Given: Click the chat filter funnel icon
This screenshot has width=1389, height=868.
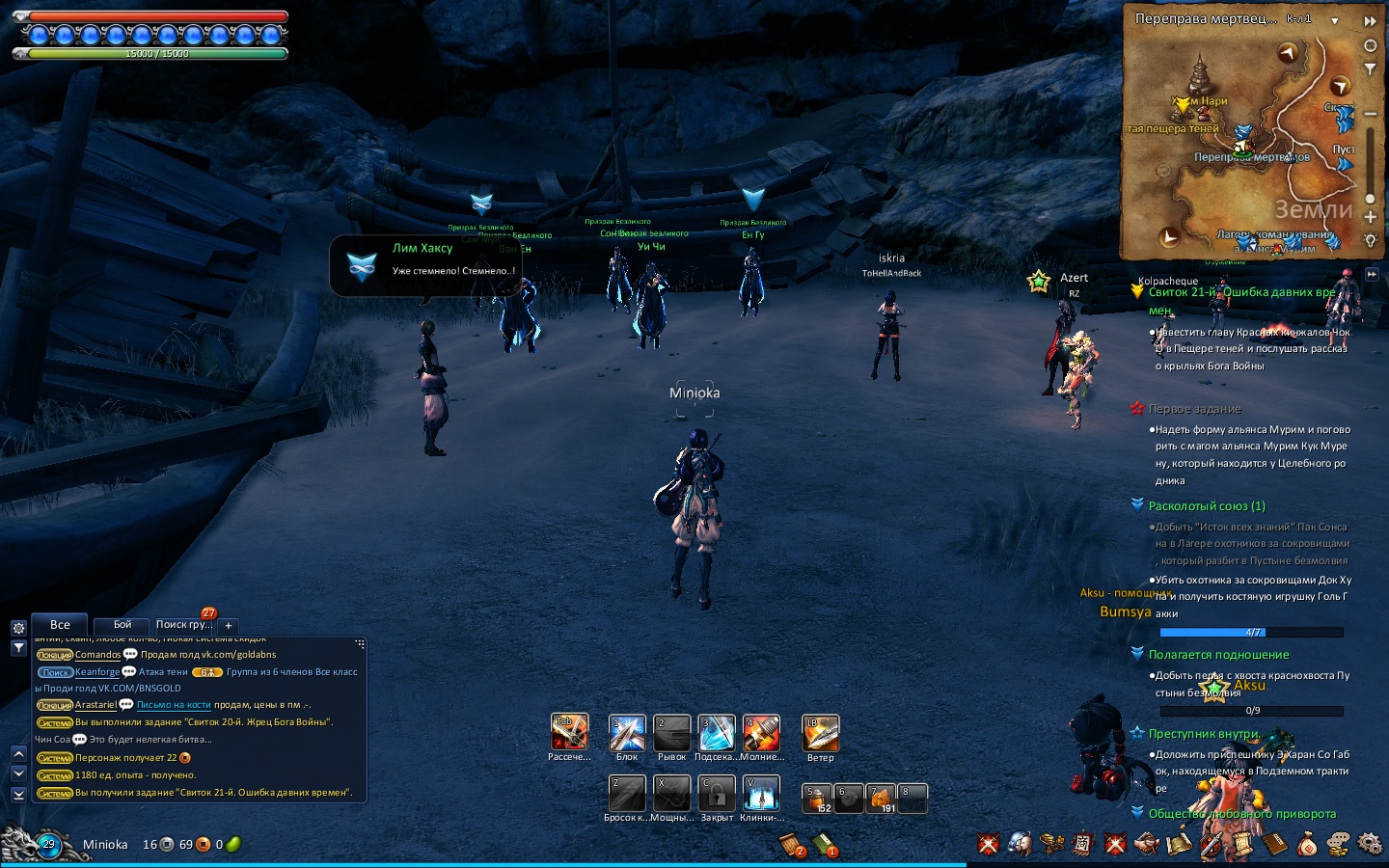Looking at the screenshot, I should [18, 648].
